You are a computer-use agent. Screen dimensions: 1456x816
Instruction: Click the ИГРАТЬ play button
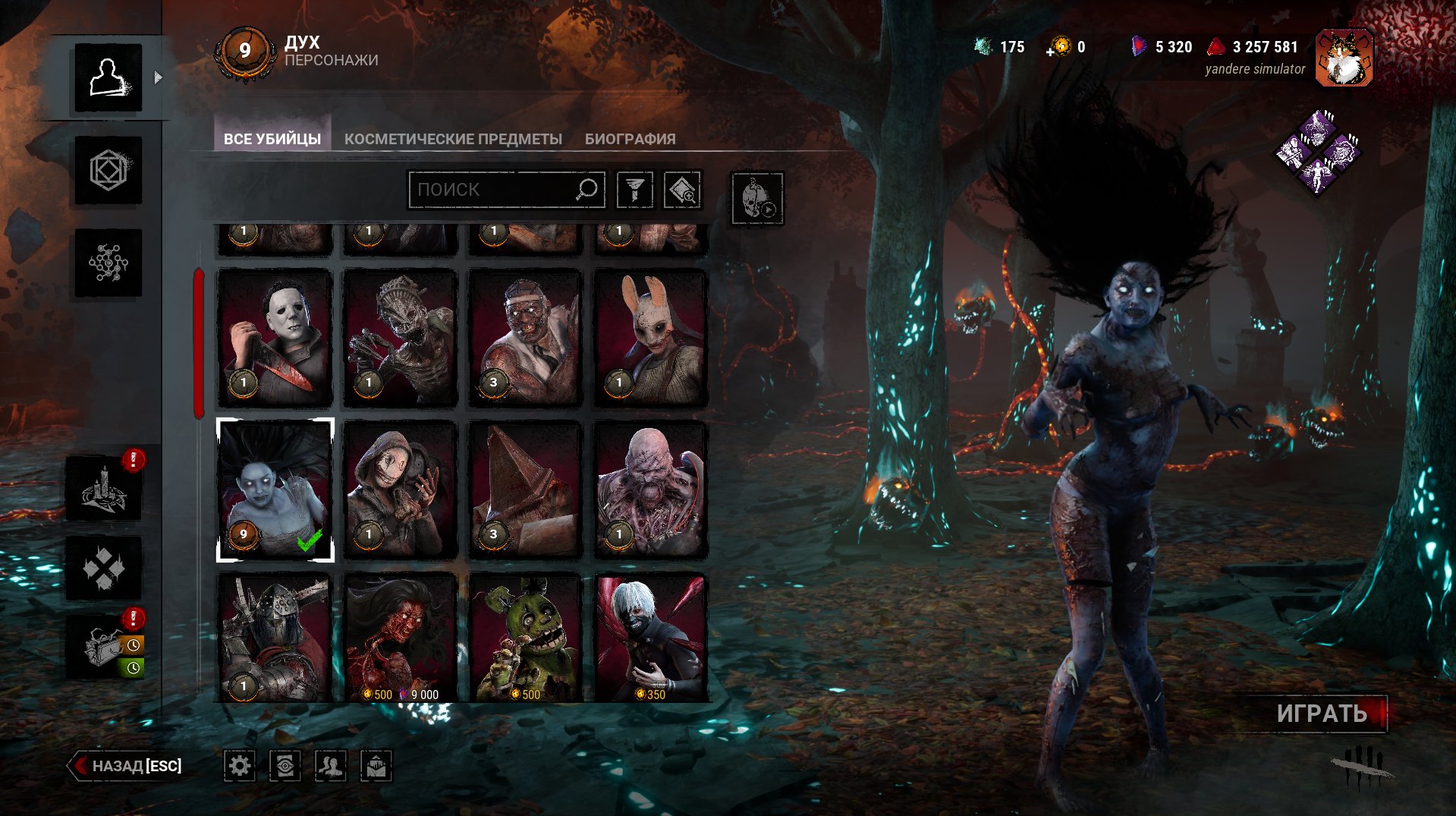[x=1322, y=714]
